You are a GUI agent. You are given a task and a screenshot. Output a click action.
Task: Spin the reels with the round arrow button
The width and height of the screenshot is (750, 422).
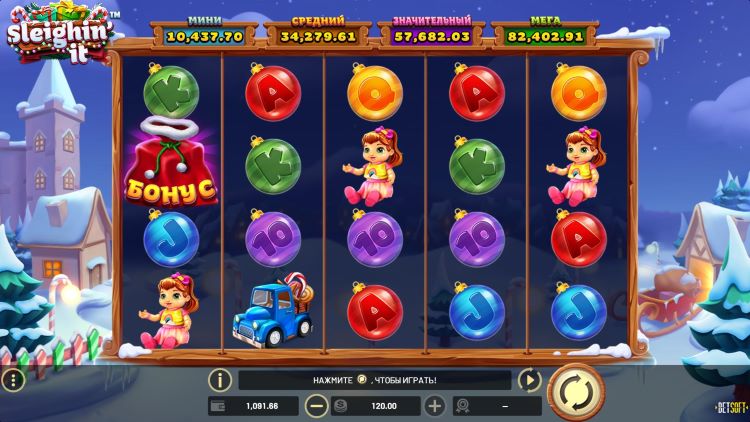tap(575, 393)
